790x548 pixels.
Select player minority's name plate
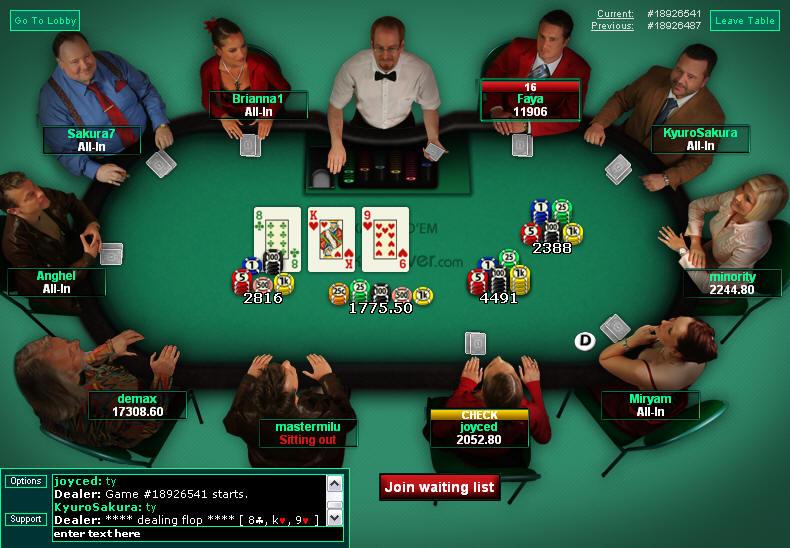(732, 283)
